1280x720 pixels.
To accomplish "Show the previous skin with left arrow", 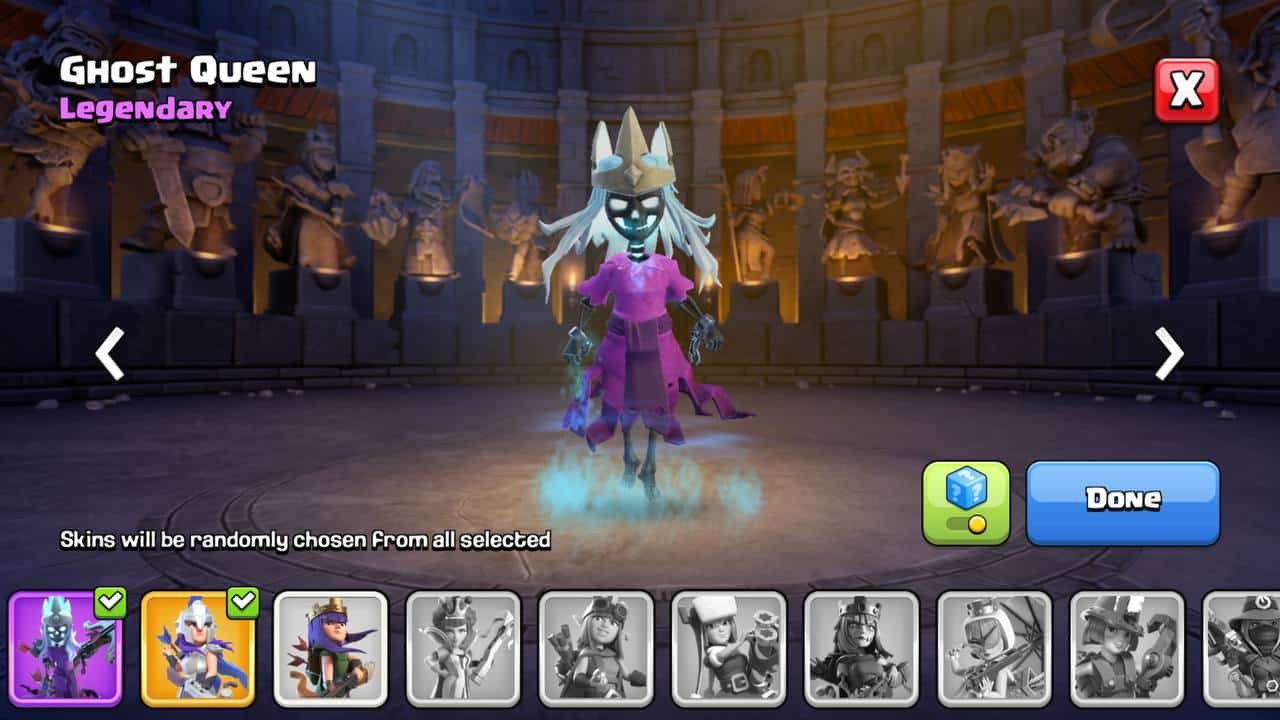I will click(110, 353).
